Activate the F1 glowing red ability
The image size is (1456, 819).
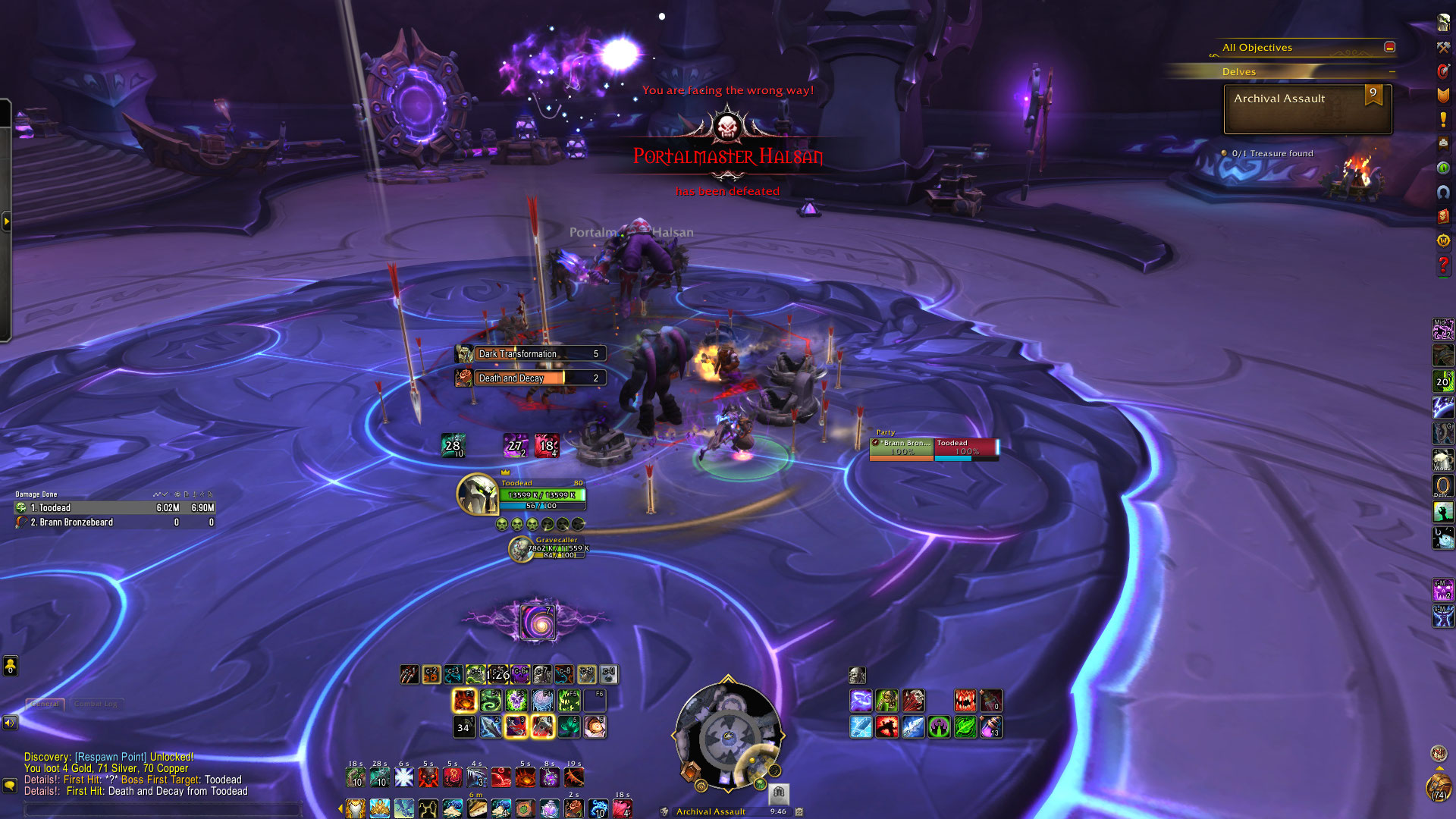pos(464,701)
